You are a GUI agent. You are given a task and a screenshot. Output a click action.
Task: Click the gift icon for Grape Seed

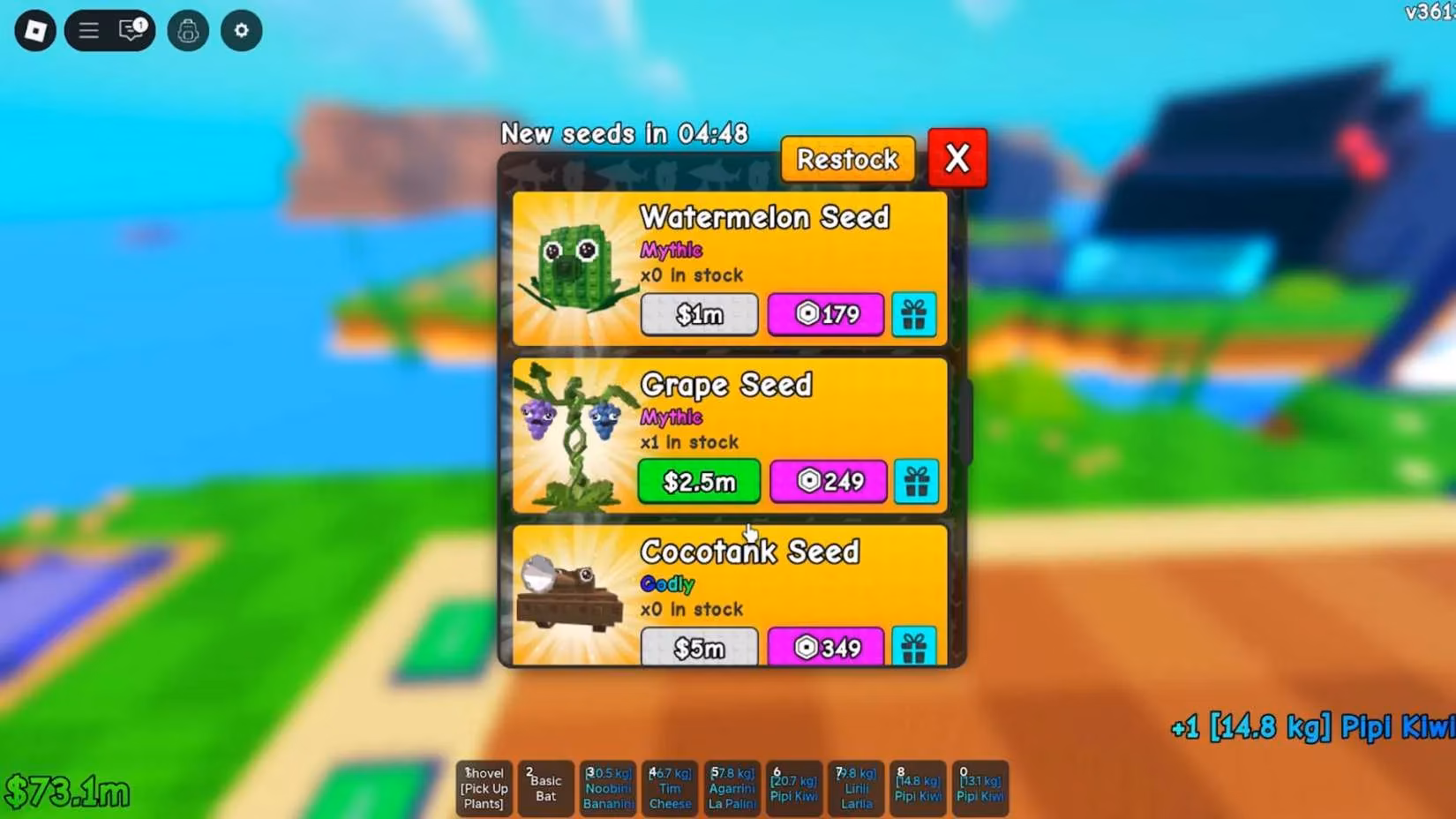[x=917, y=481]
